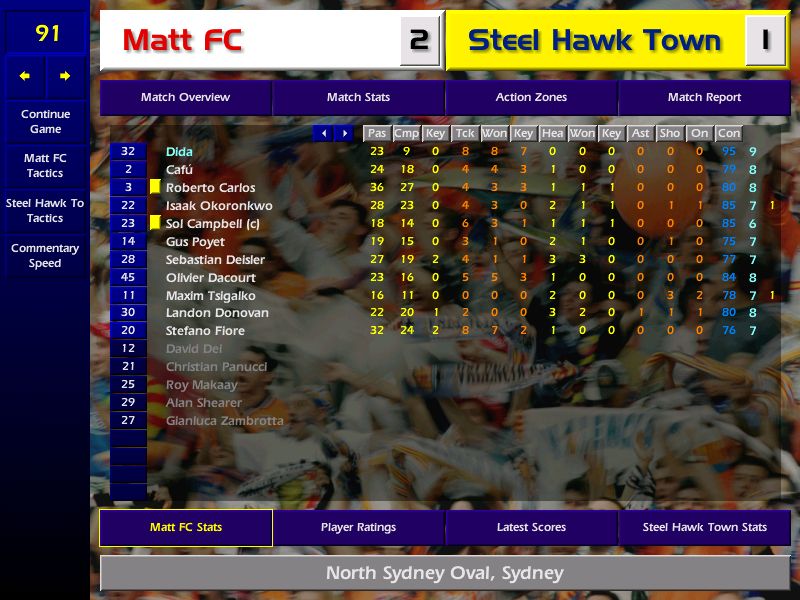The height and width of the screenshot is (600, 800).
Task: Change the Commentary Speed
Action: [45, 256]
